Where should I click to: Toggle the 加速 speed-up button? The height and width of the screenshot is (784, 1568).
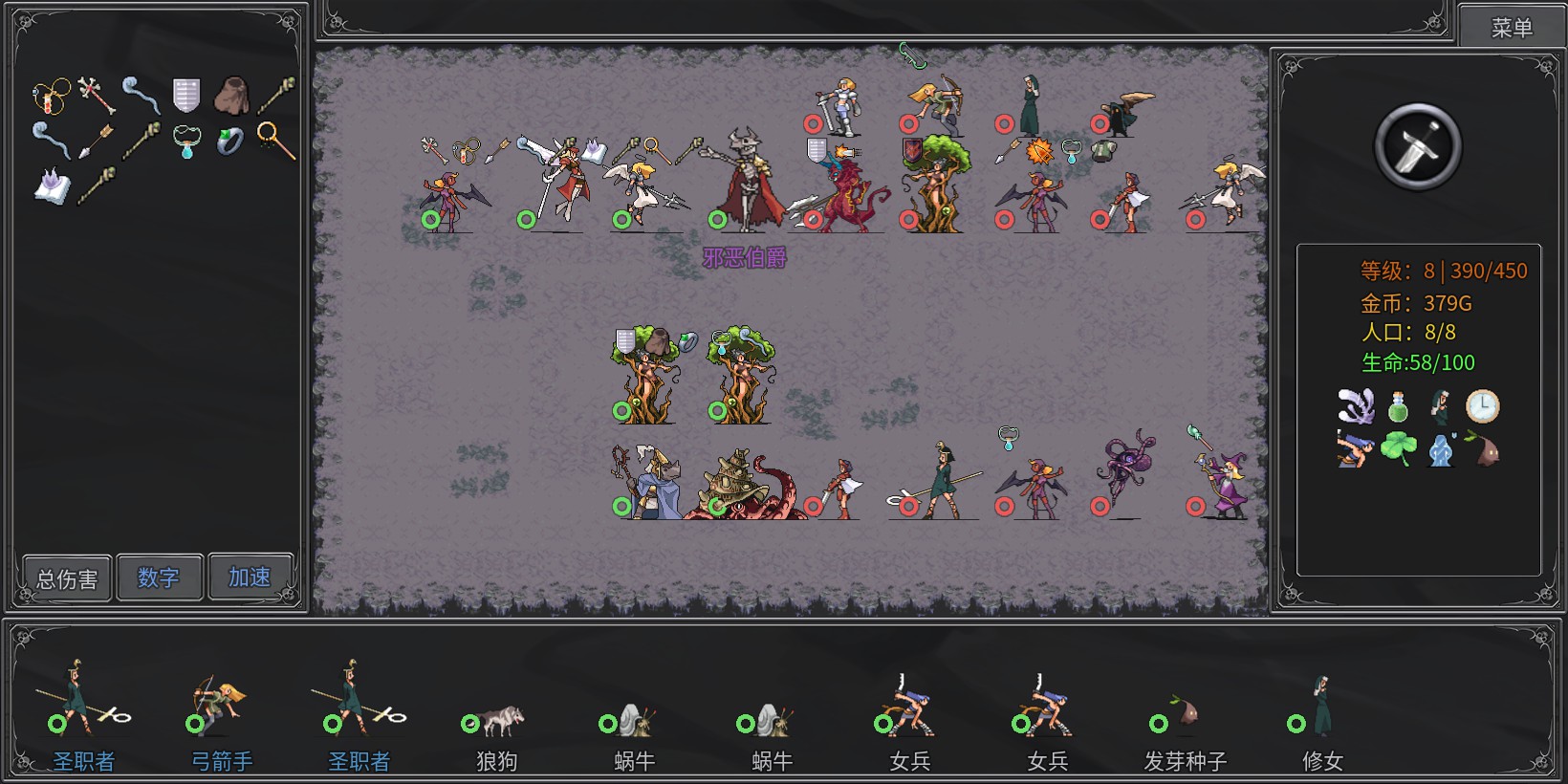coord(250,577)
